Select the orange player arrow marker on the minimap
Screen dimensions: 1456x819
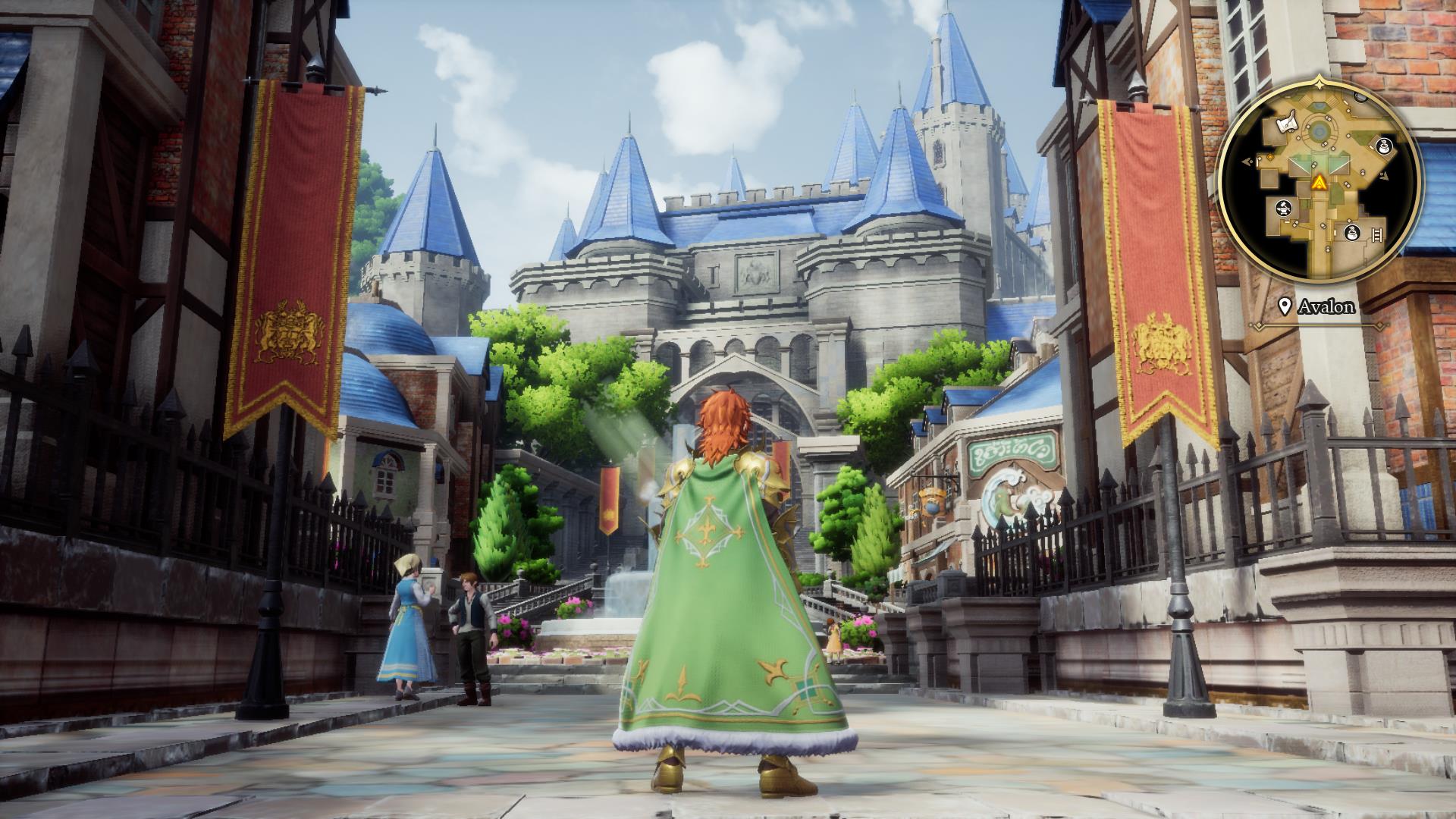pos(1319,183)
